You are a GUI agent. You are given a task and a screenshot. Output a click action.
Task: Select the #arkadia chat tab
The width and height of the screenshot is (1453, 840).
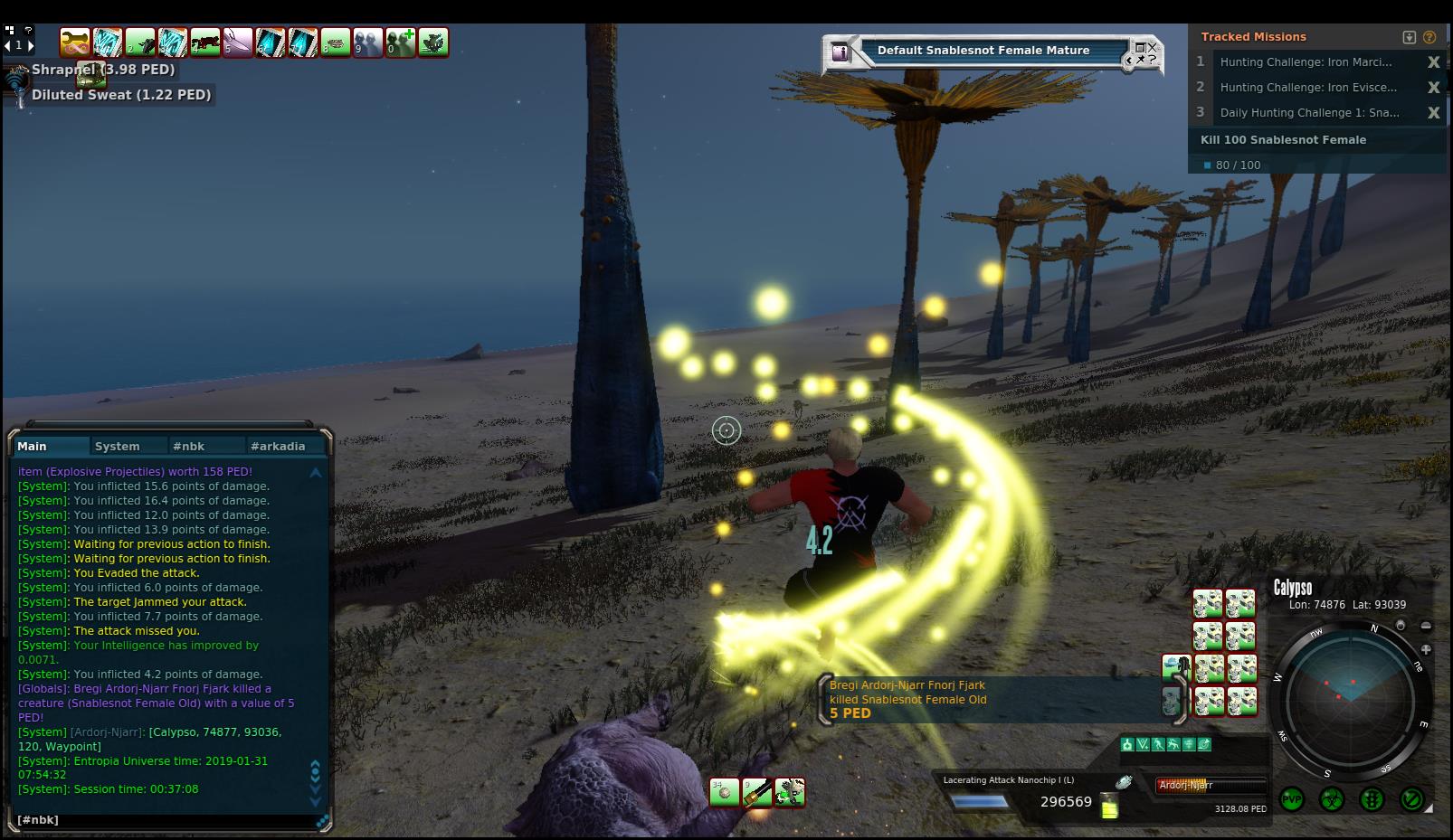[278, 446]
